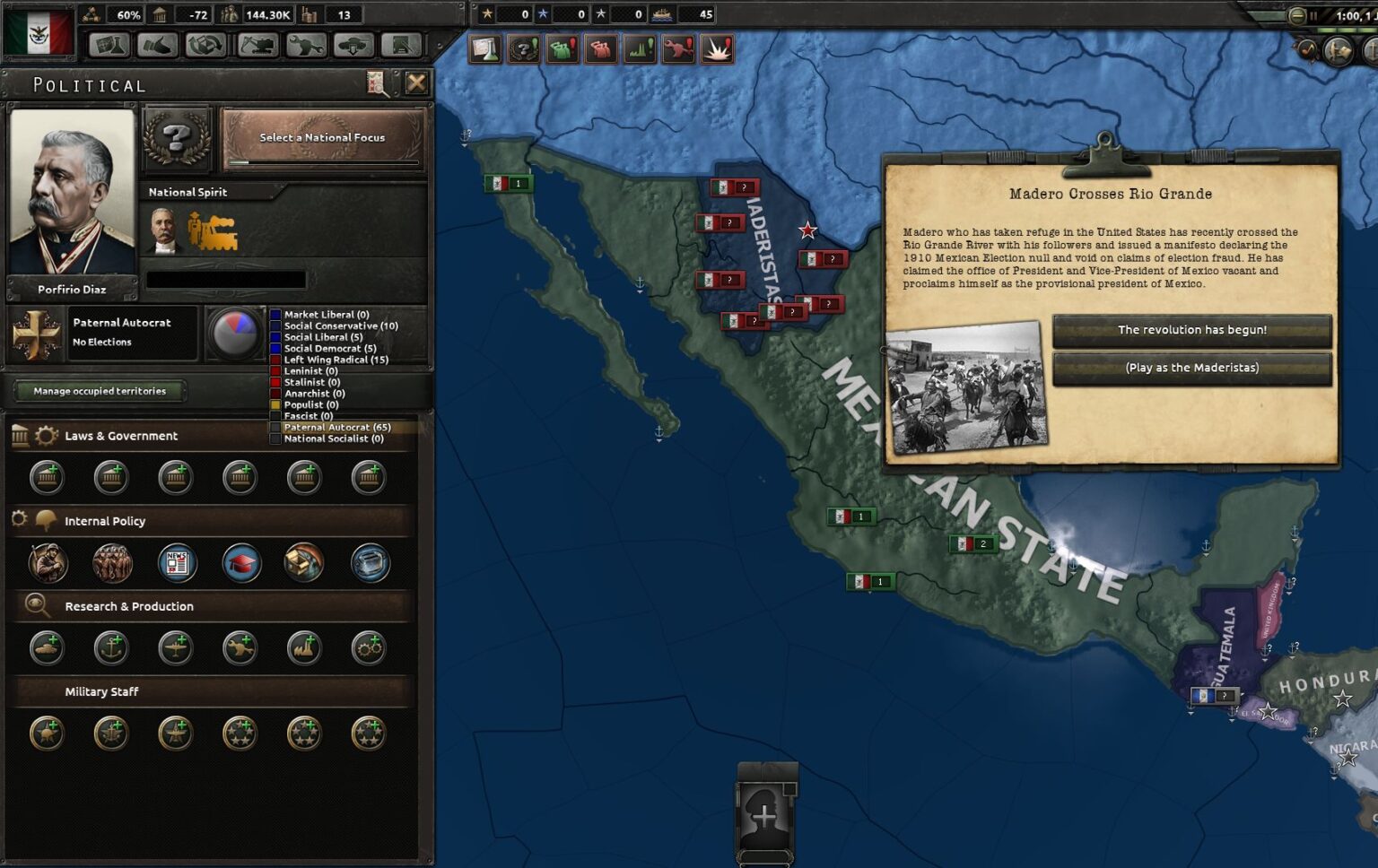Open the construction crane toolbar button
This screenshot has height=868, width=1378.
257,44
